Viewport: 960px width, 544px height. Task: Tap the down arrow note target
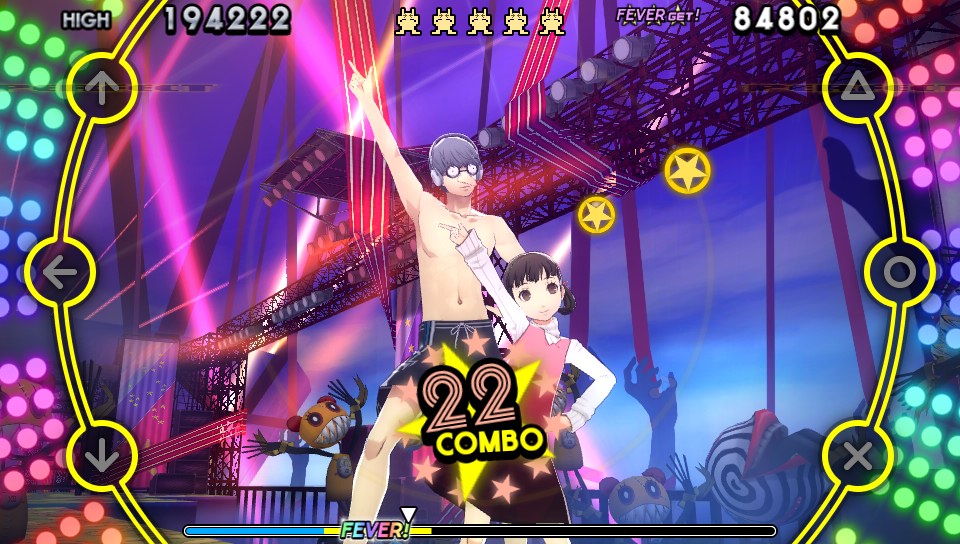(x=101, y=456)
